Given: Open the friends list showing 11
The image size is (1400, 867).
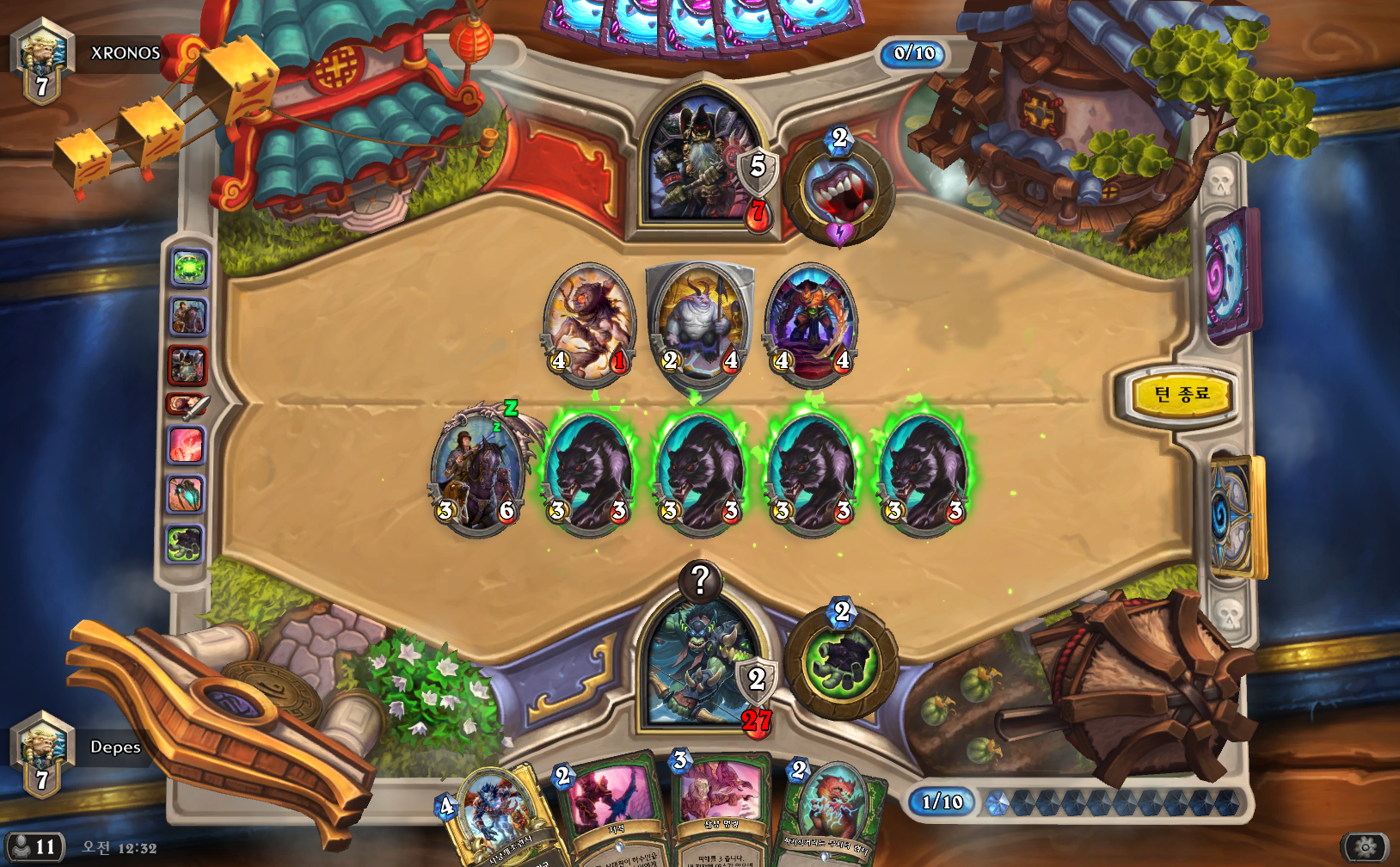Looking at the screenshot, I should (x=34, y=846).
